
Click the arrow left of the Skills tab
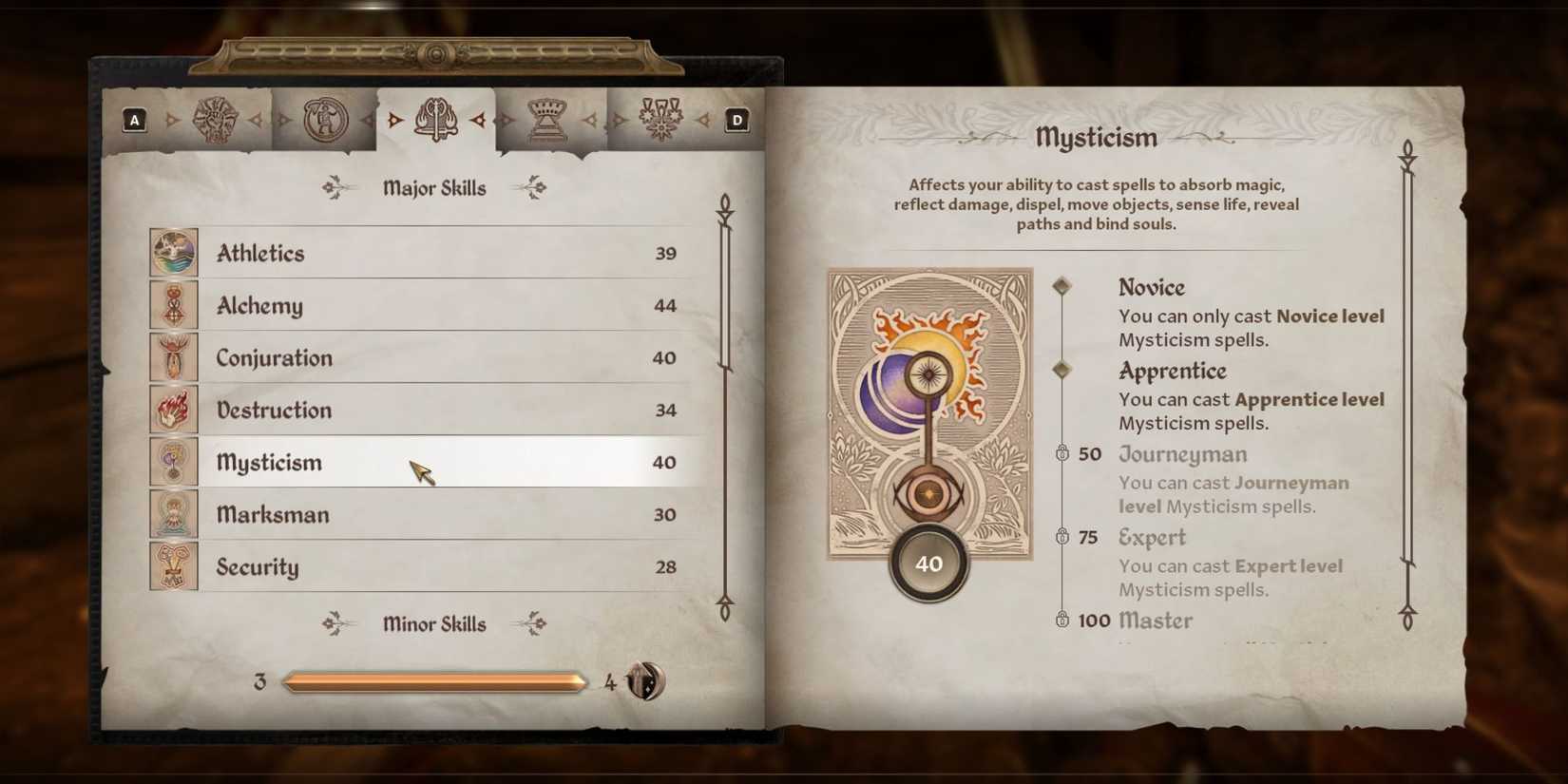point(393,122)
